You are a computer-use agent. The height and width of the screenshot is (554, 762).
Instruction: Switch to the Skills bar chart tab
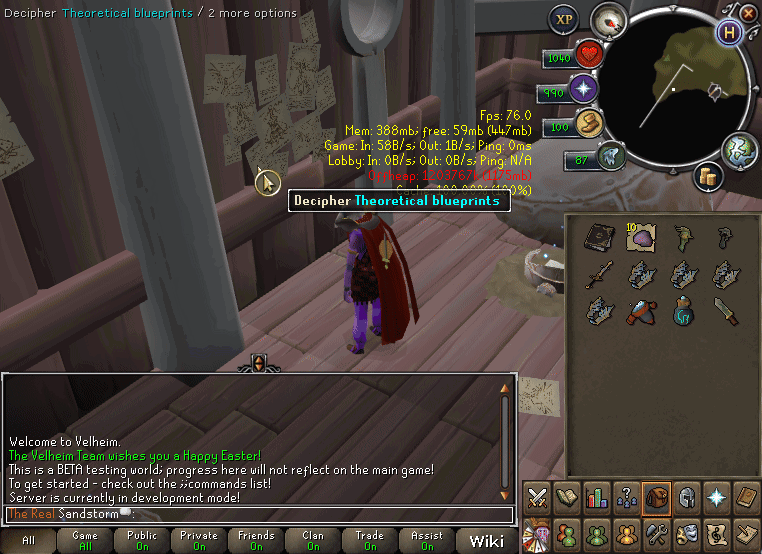(x=597, y=496)
